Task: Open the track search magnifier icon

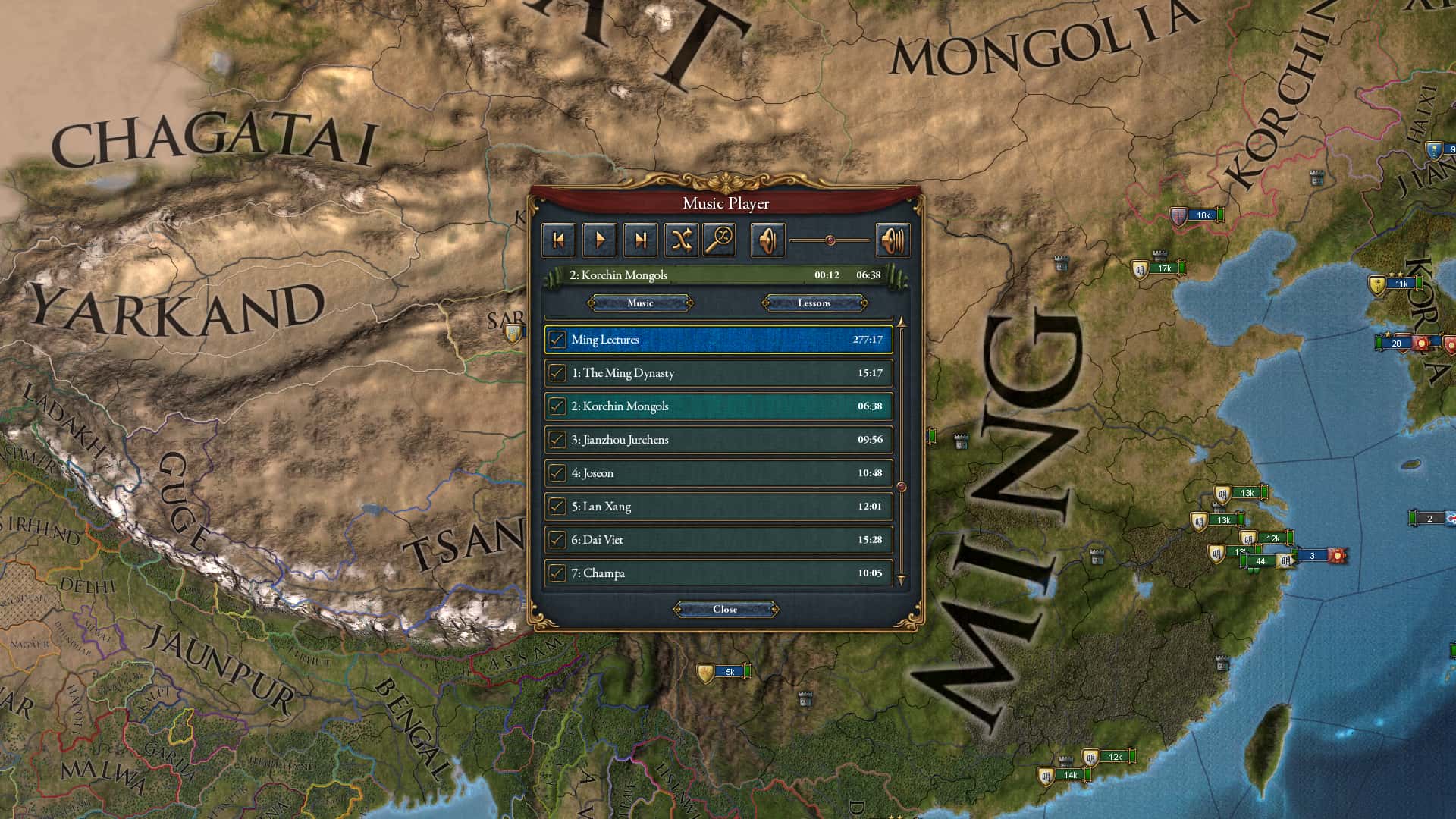Action: [718, 240]
